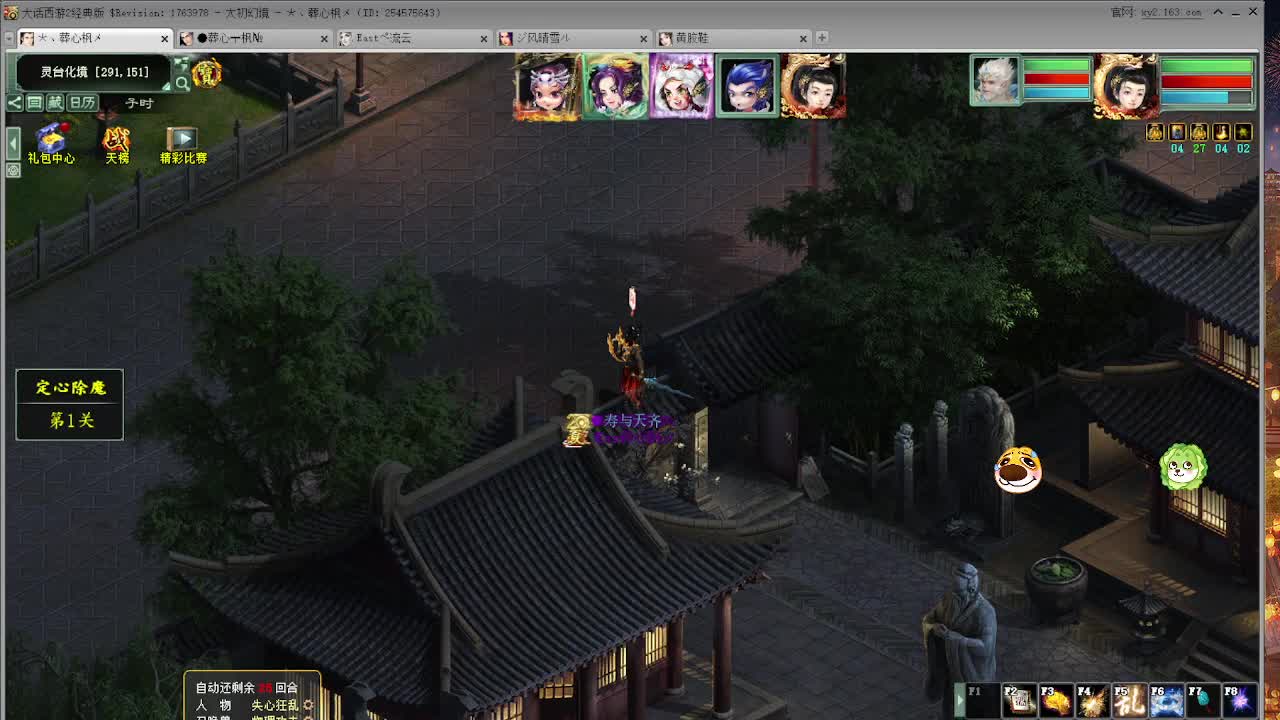Expand the 灵台化境 location dropdown triangle
The height and width of the screenshot is (720, 1280).
(167, 85)
